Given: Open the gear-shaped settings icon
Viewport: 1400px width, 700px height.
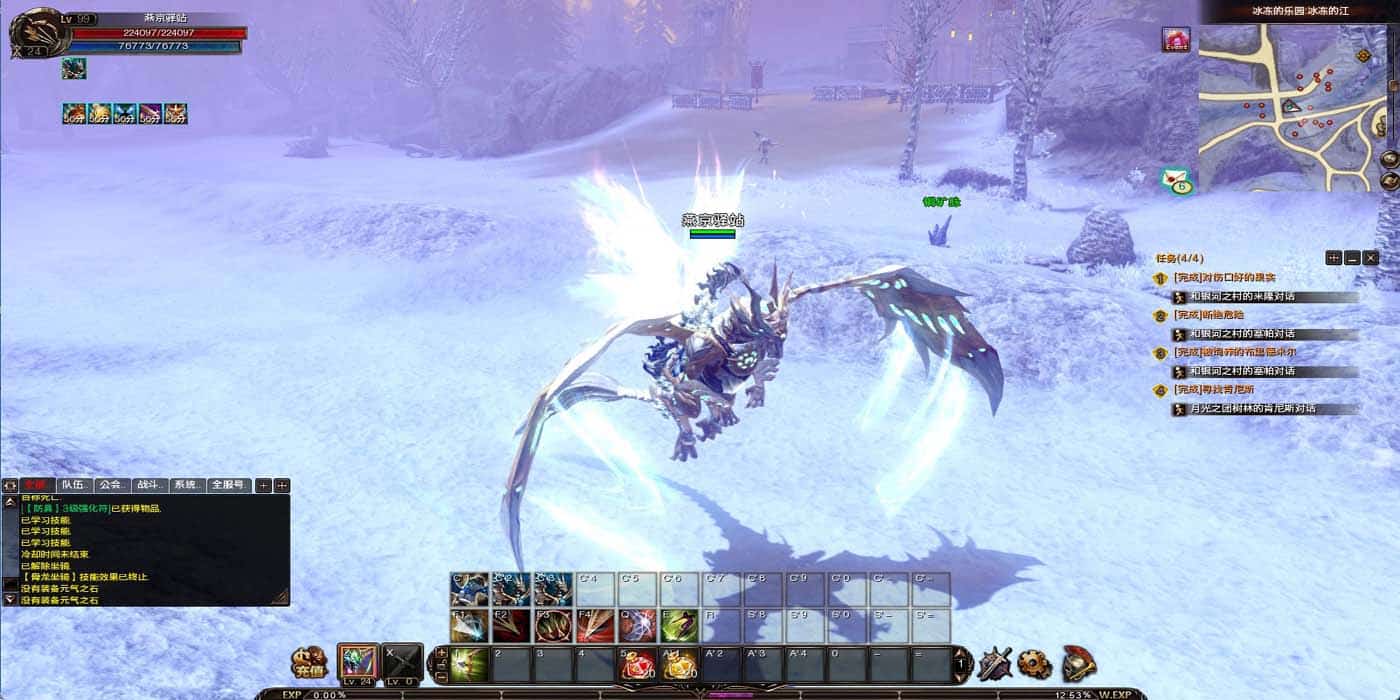Looking at the screenshot, I should tap(1035, 663).
